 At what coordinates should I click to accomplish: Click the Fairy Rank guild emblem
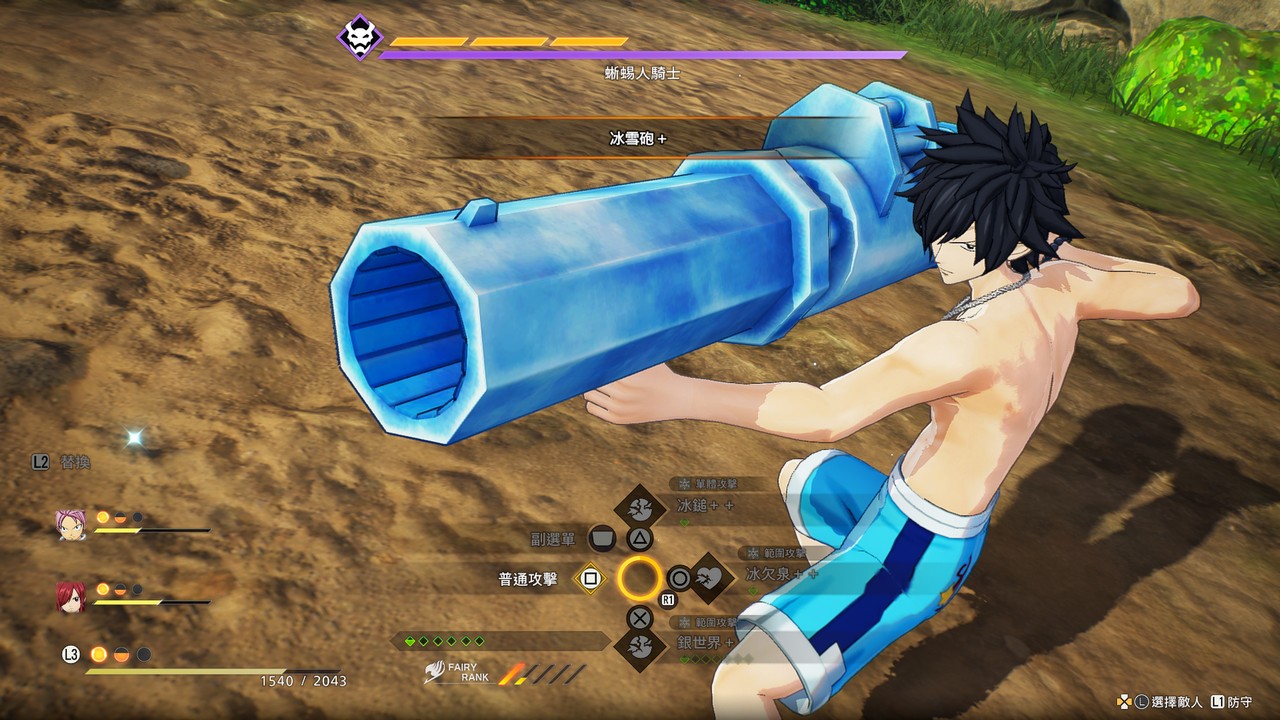coord(436,671)
